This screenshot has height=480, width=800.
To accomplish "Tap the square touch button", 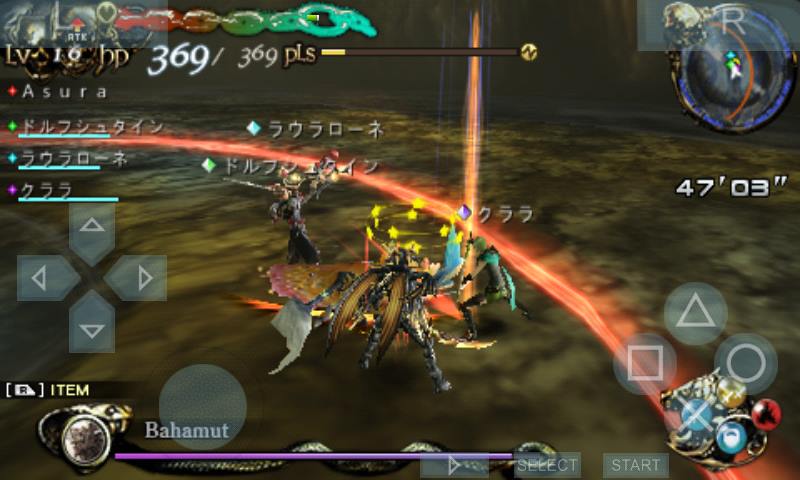I will 645,363.
